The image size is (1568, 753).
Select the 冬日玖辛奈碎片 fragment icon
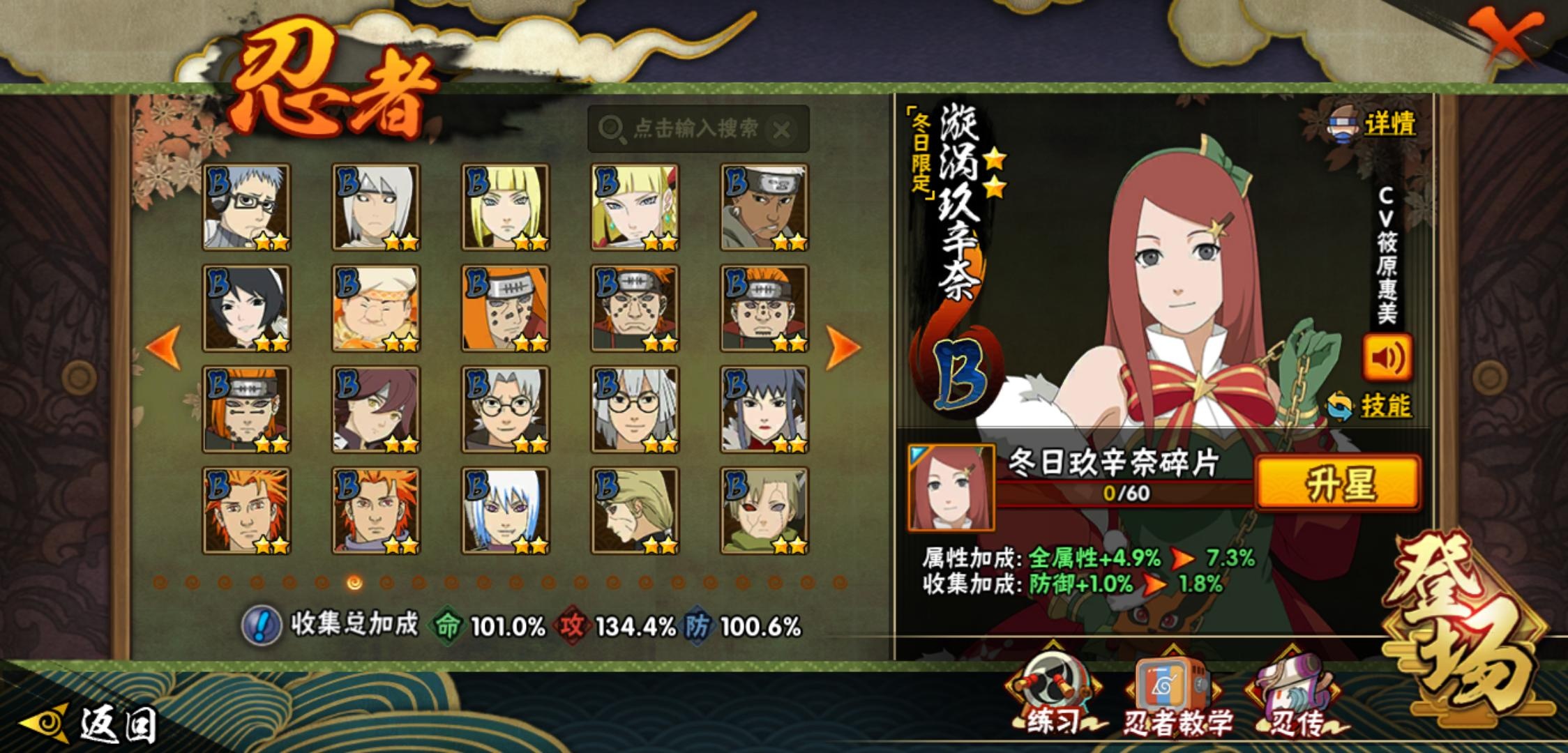point(951,487)
